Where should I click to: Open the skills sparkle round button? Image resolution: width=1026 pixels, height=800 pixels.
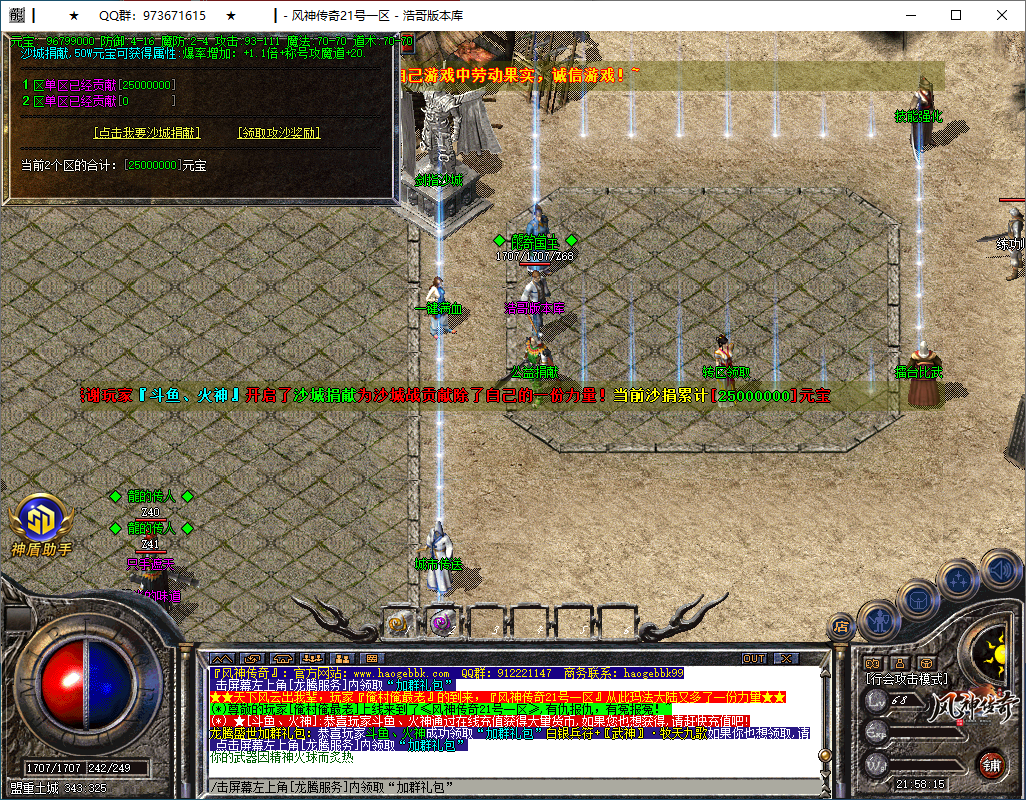[x=958, y=580]
